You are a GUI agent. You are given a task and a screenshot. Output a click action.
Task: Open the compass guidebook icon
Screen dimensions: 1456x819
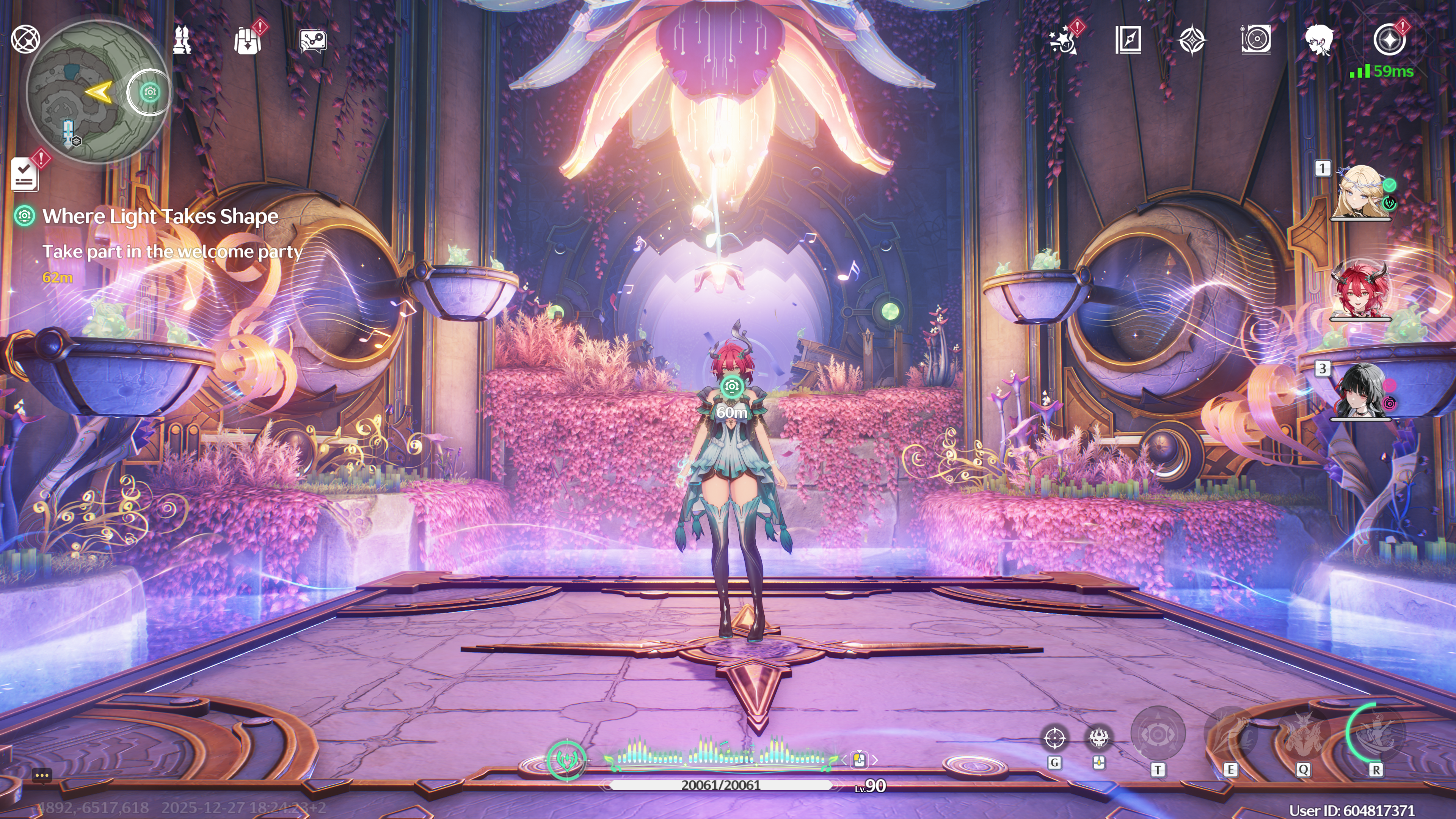[1128, 40]
